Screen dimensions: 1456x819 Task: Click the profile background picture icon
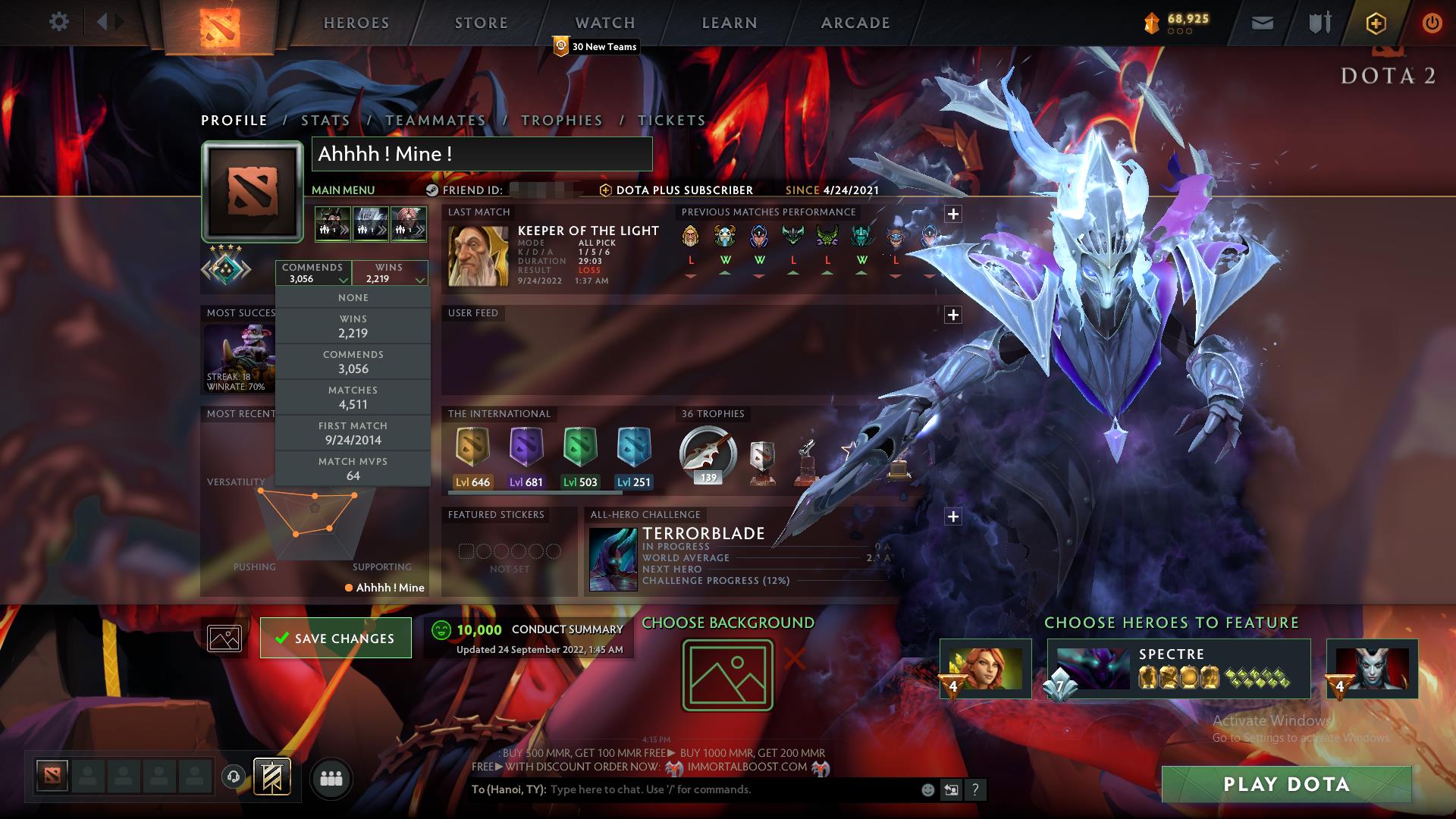pyautogui.click(x=224, y=638)
